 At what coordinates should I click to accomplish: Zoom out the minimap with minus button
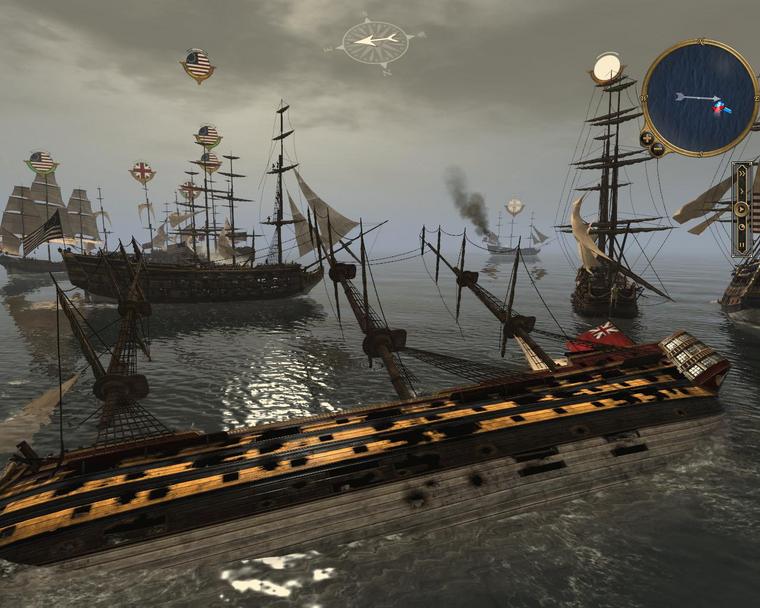pyautogui.click(x=657, y=149)
